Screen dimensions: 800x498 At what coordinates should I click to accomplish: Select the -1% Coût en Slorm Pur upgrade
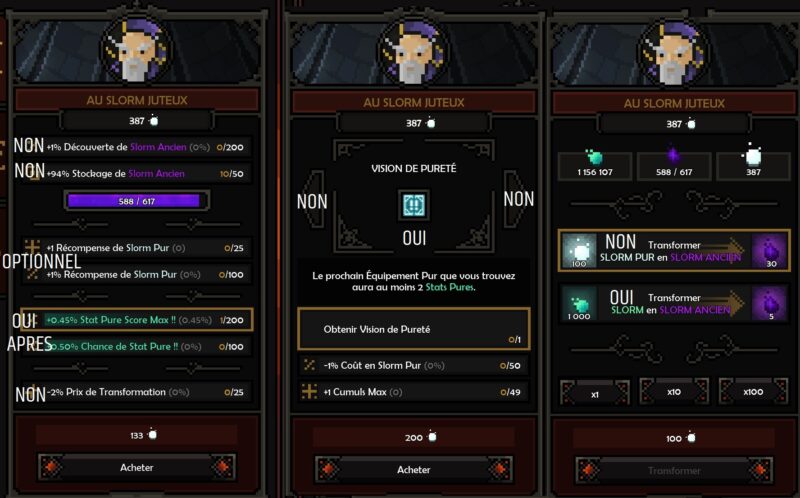tap(413, 366)
